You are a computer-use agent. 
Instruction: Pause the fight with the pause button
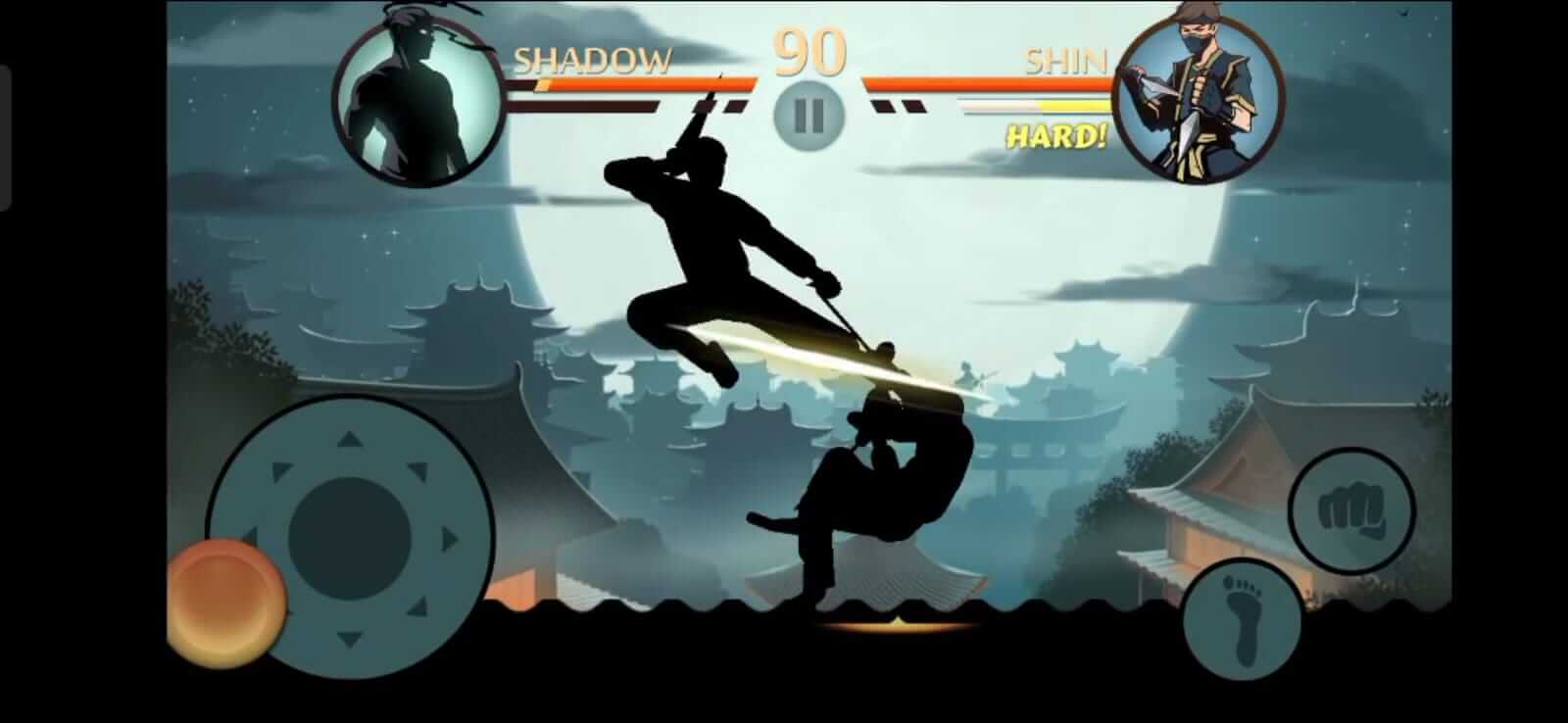(806, 113)
